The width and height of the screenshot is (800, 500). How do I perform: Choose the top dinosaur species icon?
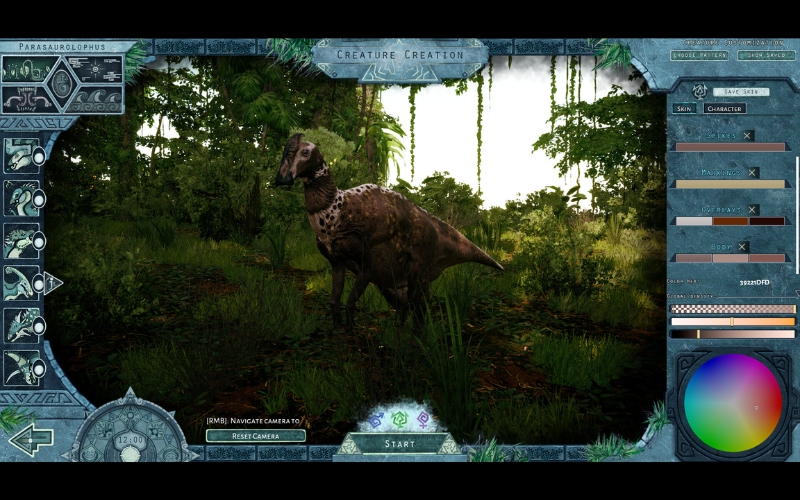click(x=22, y=156)
